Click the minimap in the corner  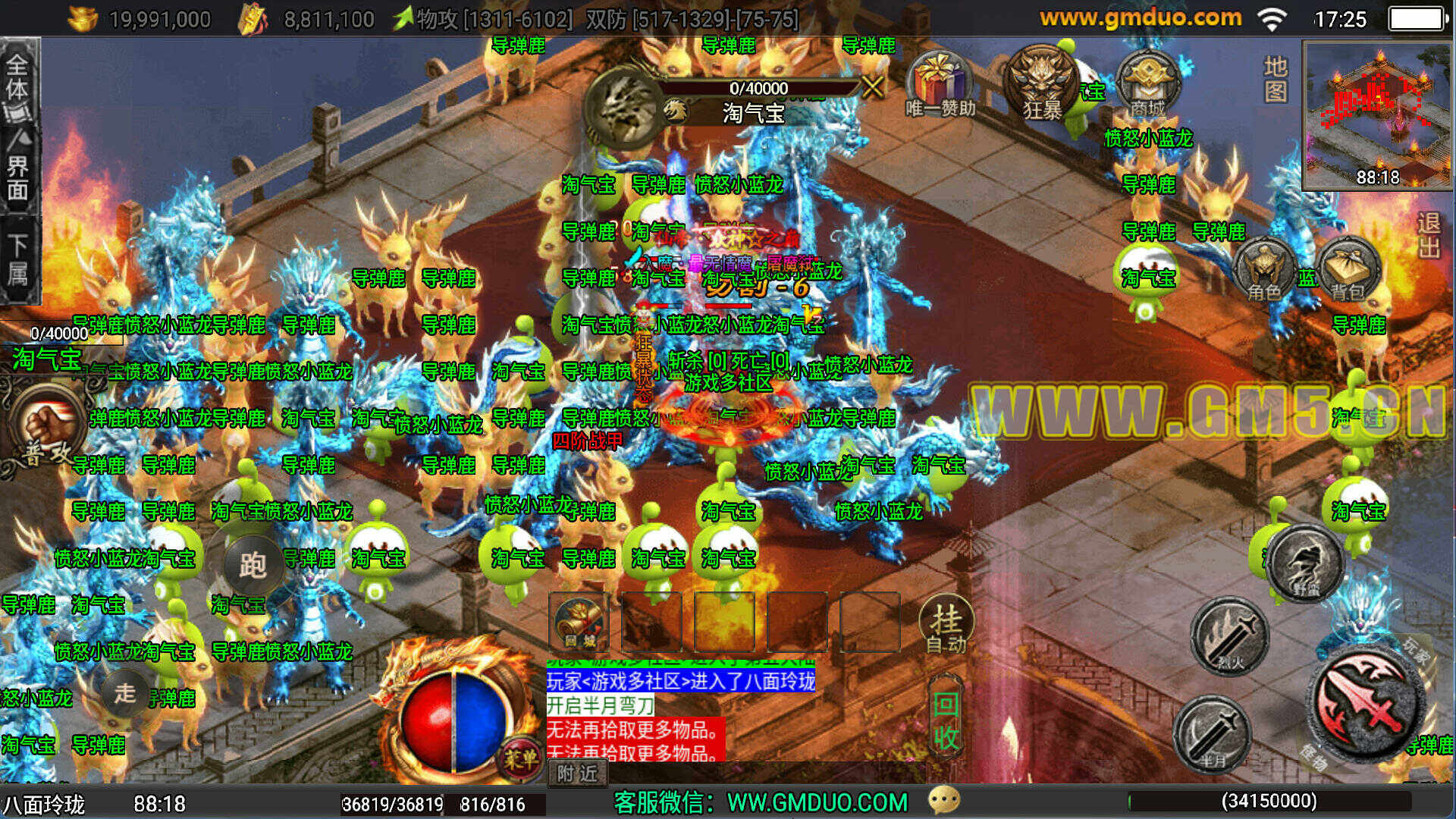[1378, 114]
